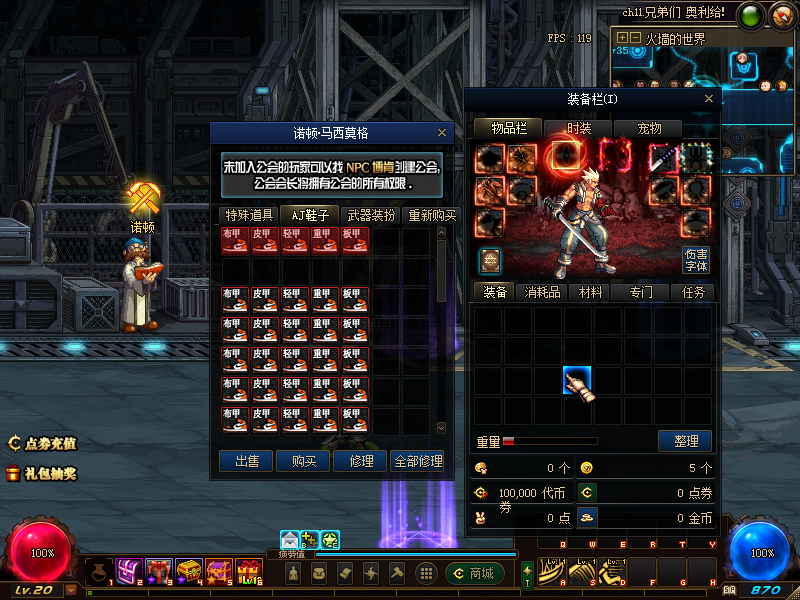Sort the inventory with 整理
Image resolution: width=800 pixels, height=600 pixels.
click(x=685, y=441)
